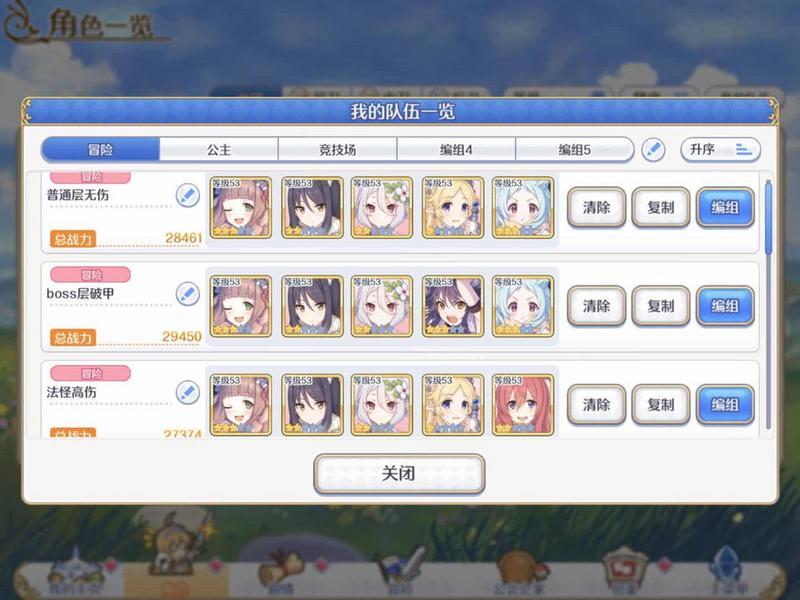Screen dimensions: 800x600
Task: Close the team list with 关闭
Action: pos(399,474)
